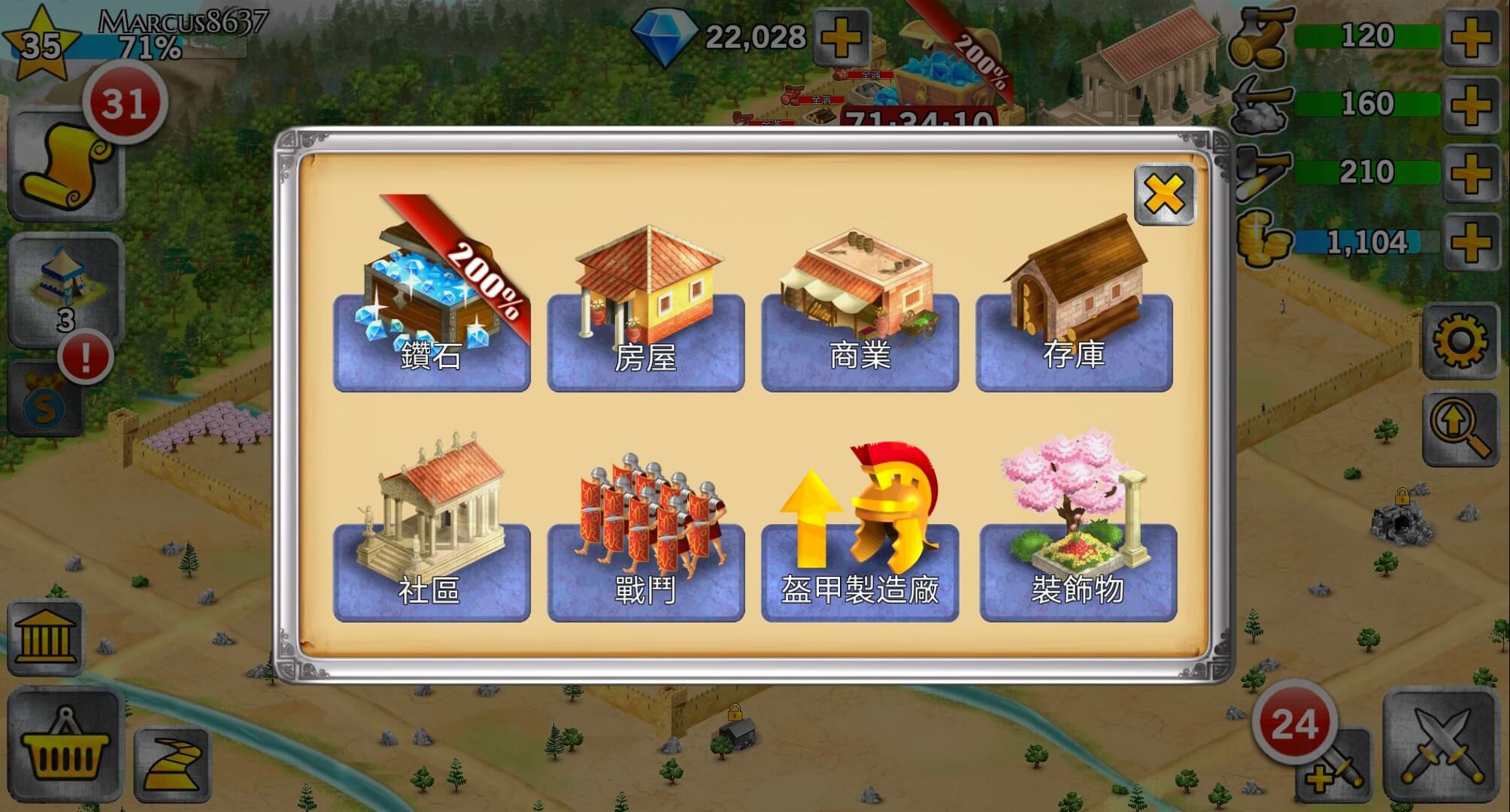This screenshot has height=812, width=1510.
Task: Add gold coins using plus button
Action: [x=1470, y=242]
